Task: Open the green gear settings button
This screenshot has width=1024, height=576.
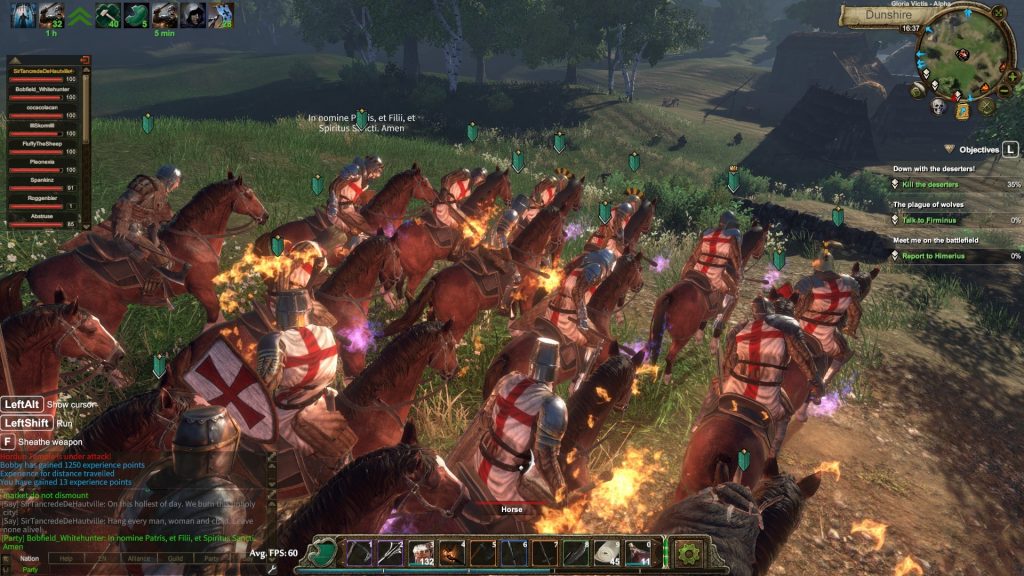Action: pyautogui.click(x=687, y=553)
